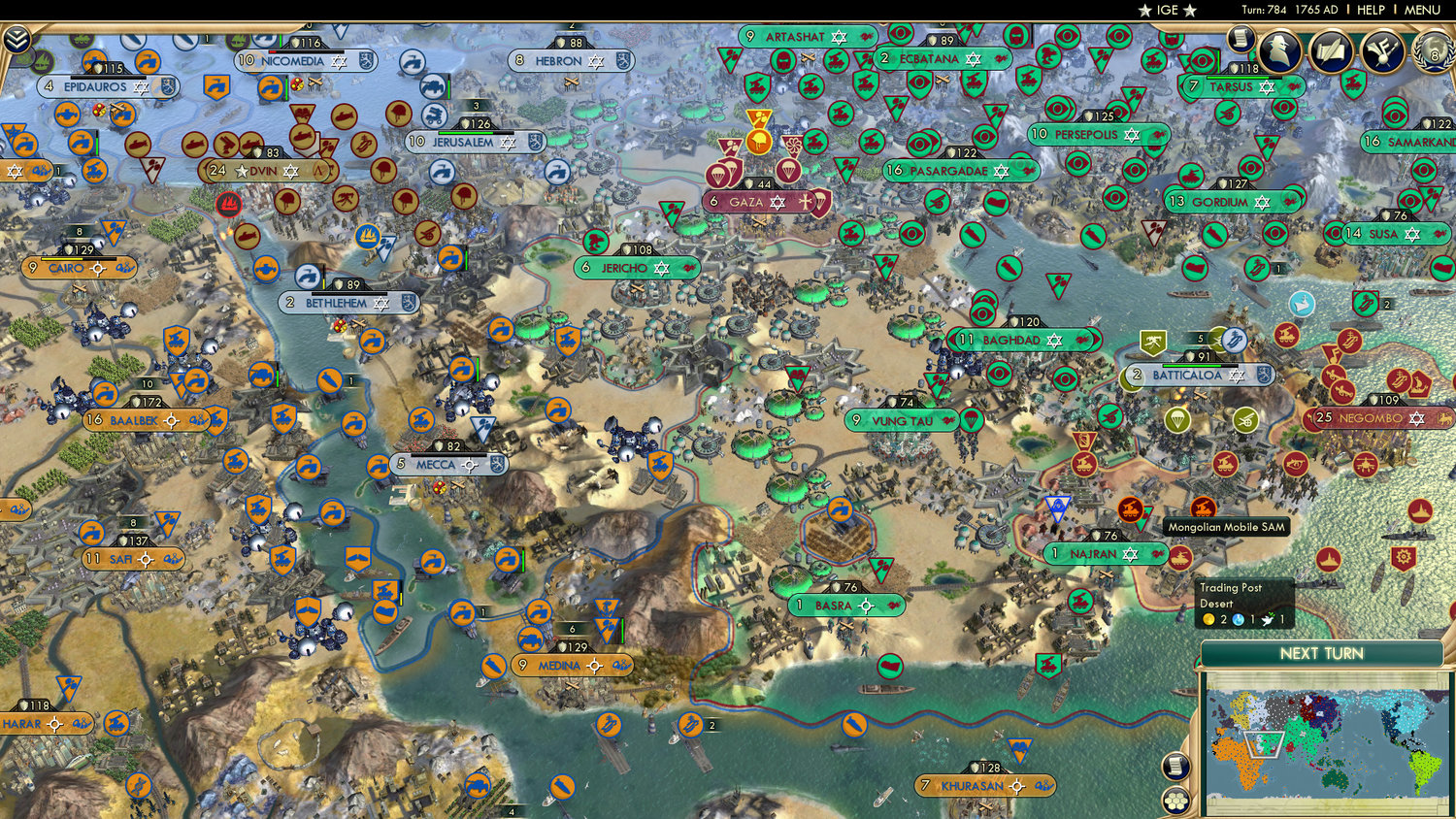
Task: Select the Baghdad city banner
Action: click(1022, 340)
